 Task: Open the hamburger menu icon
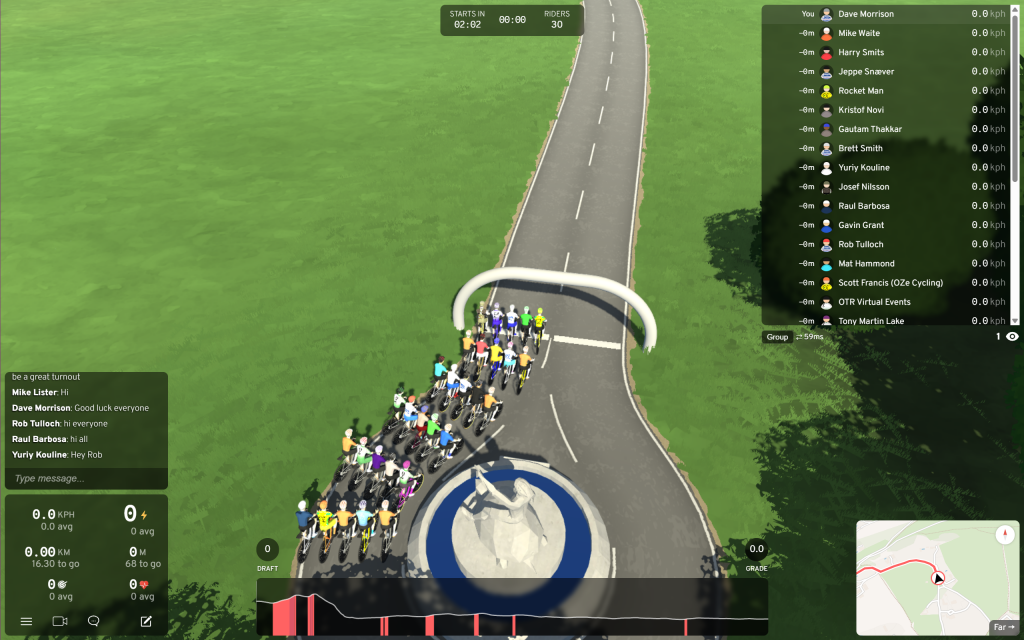[x=26, y=621]
